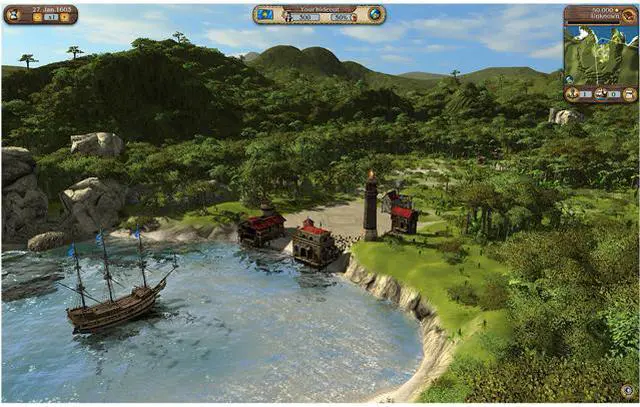Open the scroll icon below the minimap
Image resolution: width=640 pixels, height=407 pixels.
point(630,94)
